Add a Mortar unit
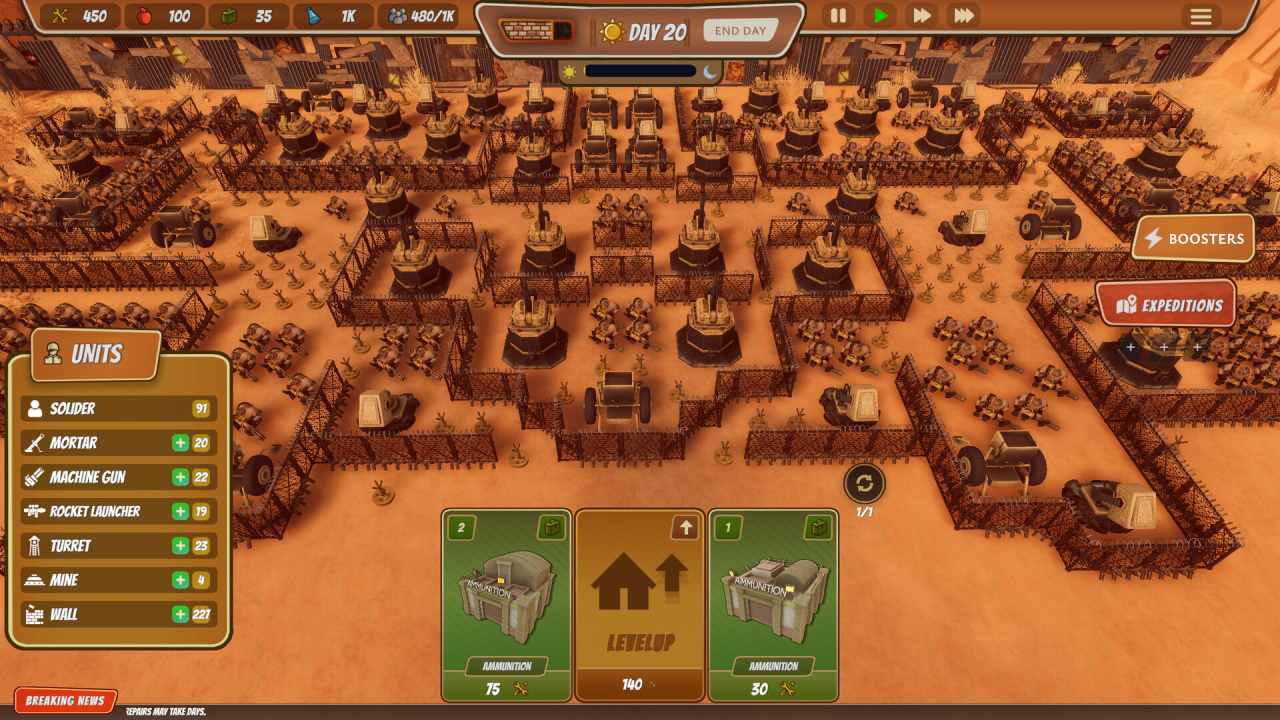 pos(181,443)
